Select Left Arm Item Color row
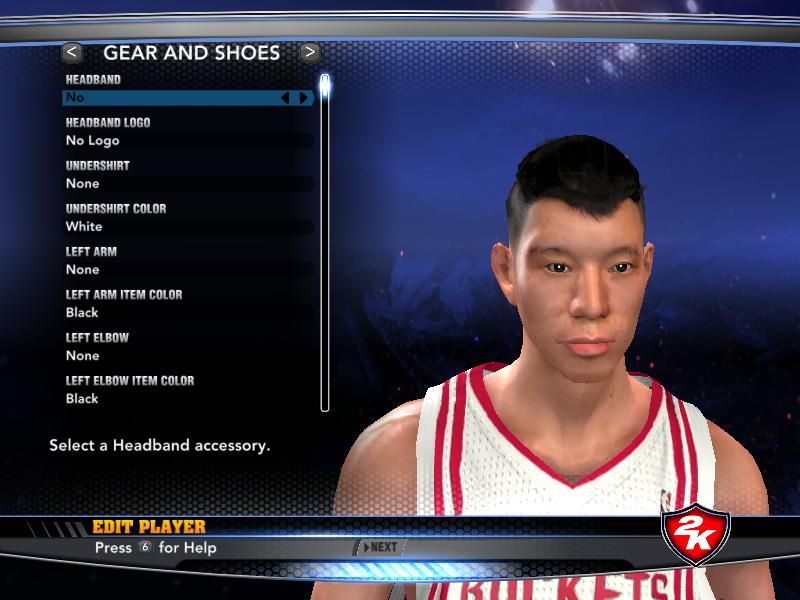Screen dimensions: 800x600 (x=170, y=313)
